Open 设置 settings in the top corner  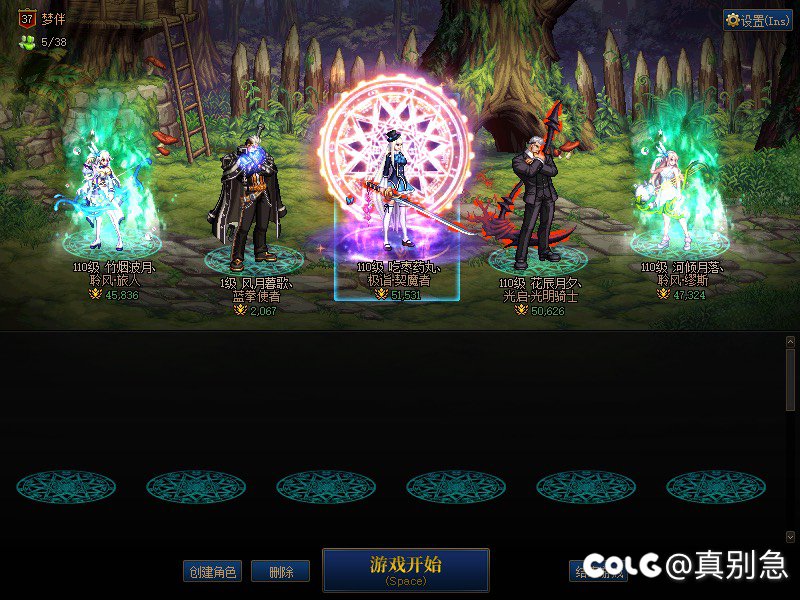[x=757, y=20]
